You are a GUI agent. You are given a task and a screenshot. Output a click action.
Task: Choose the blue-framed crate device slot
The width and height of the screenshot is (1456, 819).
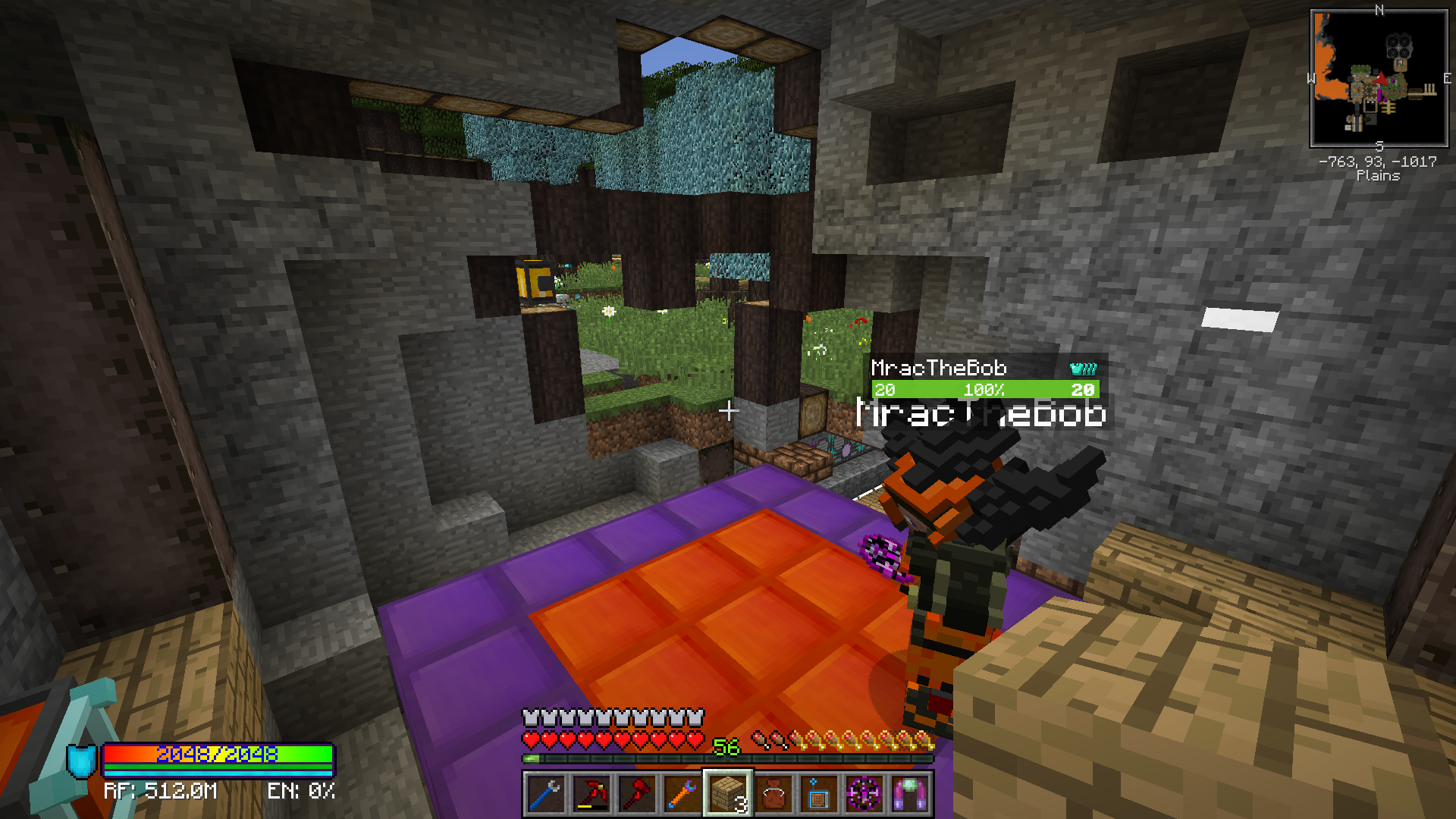click(x=818, y=794)
